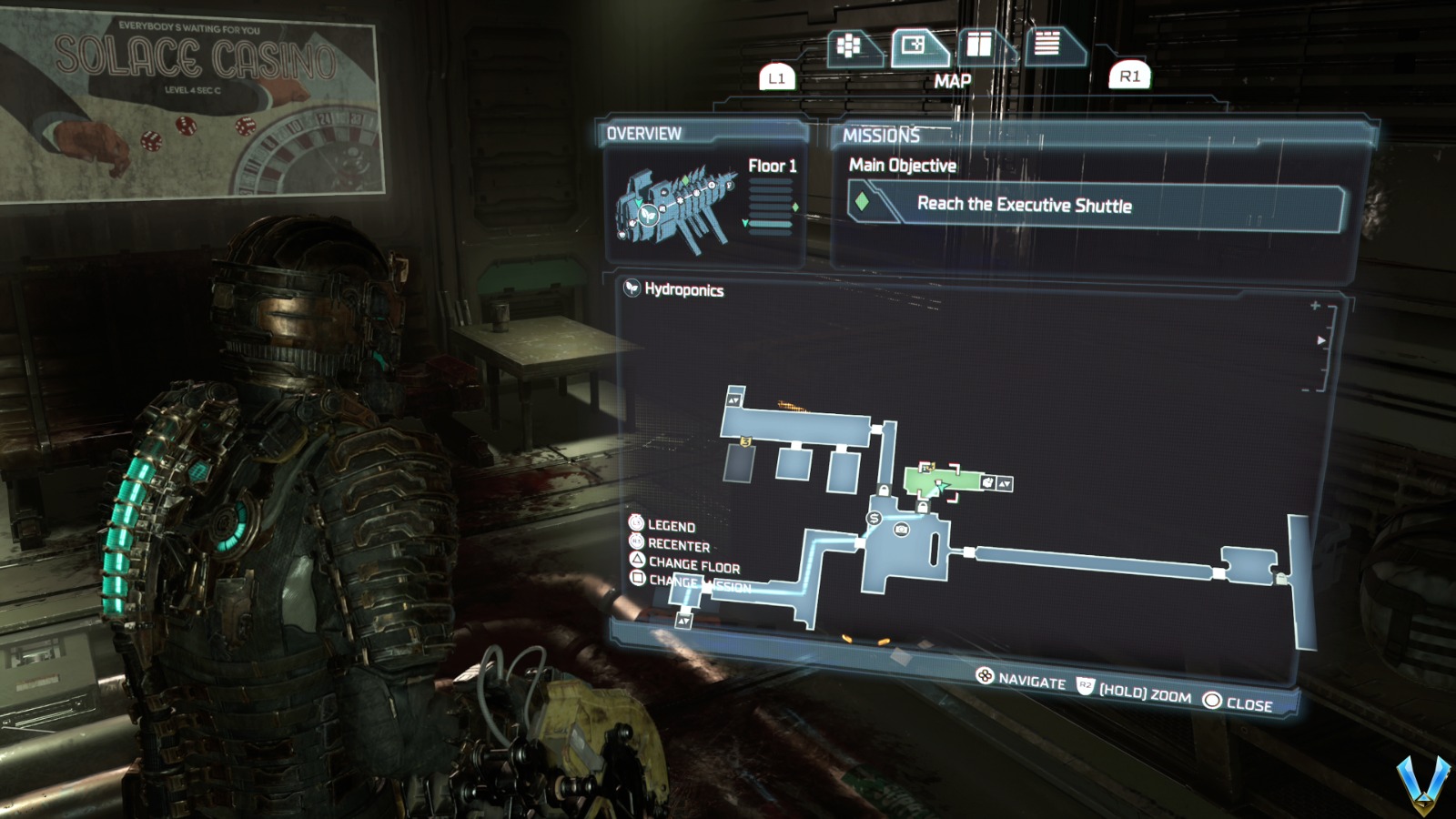Click the elevator up/down arrows top-left of map
Screen dimensions: 1456x819
pyautogui.click(x=733, y=400)
